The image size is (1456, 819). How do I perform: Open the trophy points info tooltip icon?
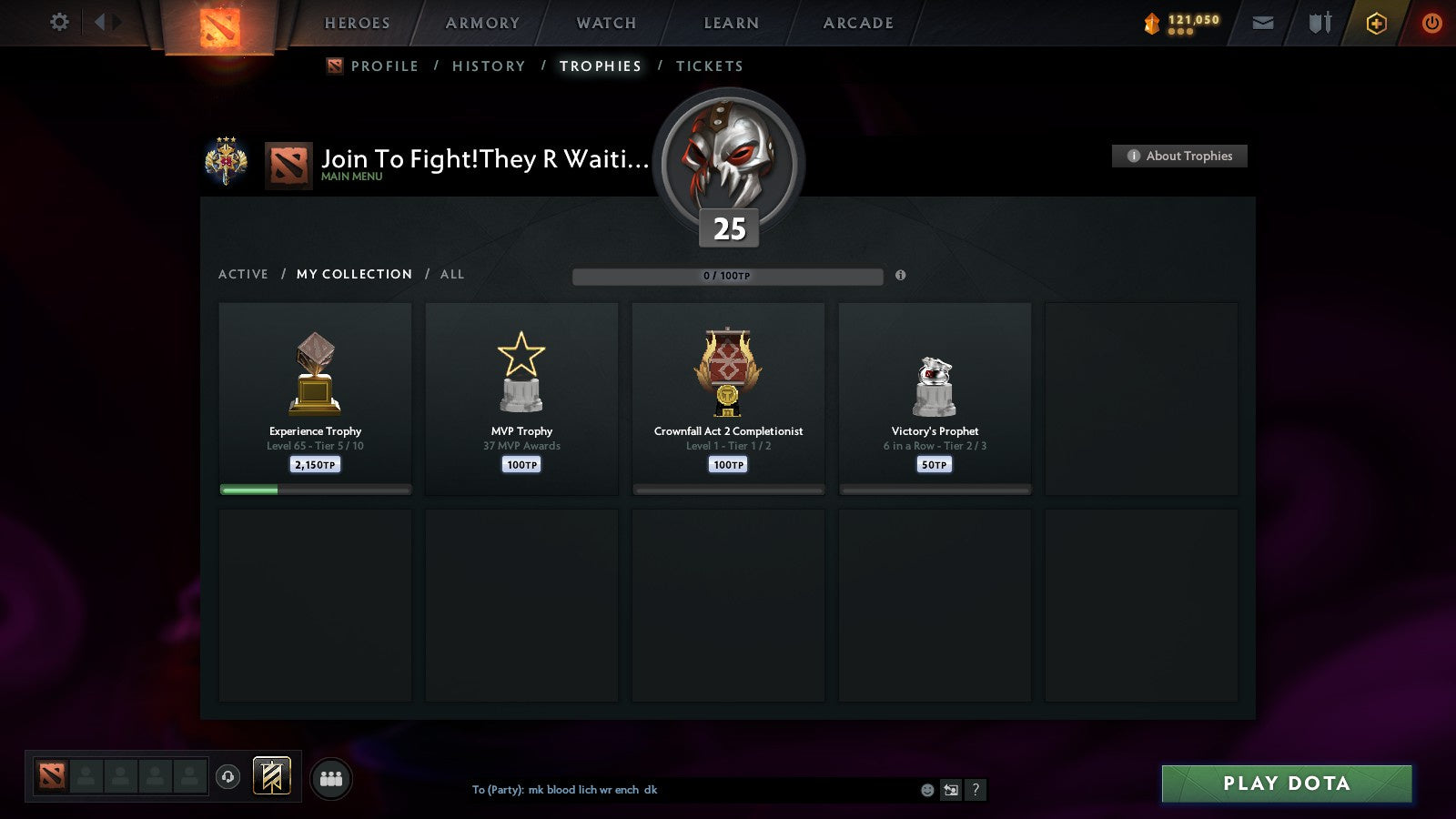(902, 274)
